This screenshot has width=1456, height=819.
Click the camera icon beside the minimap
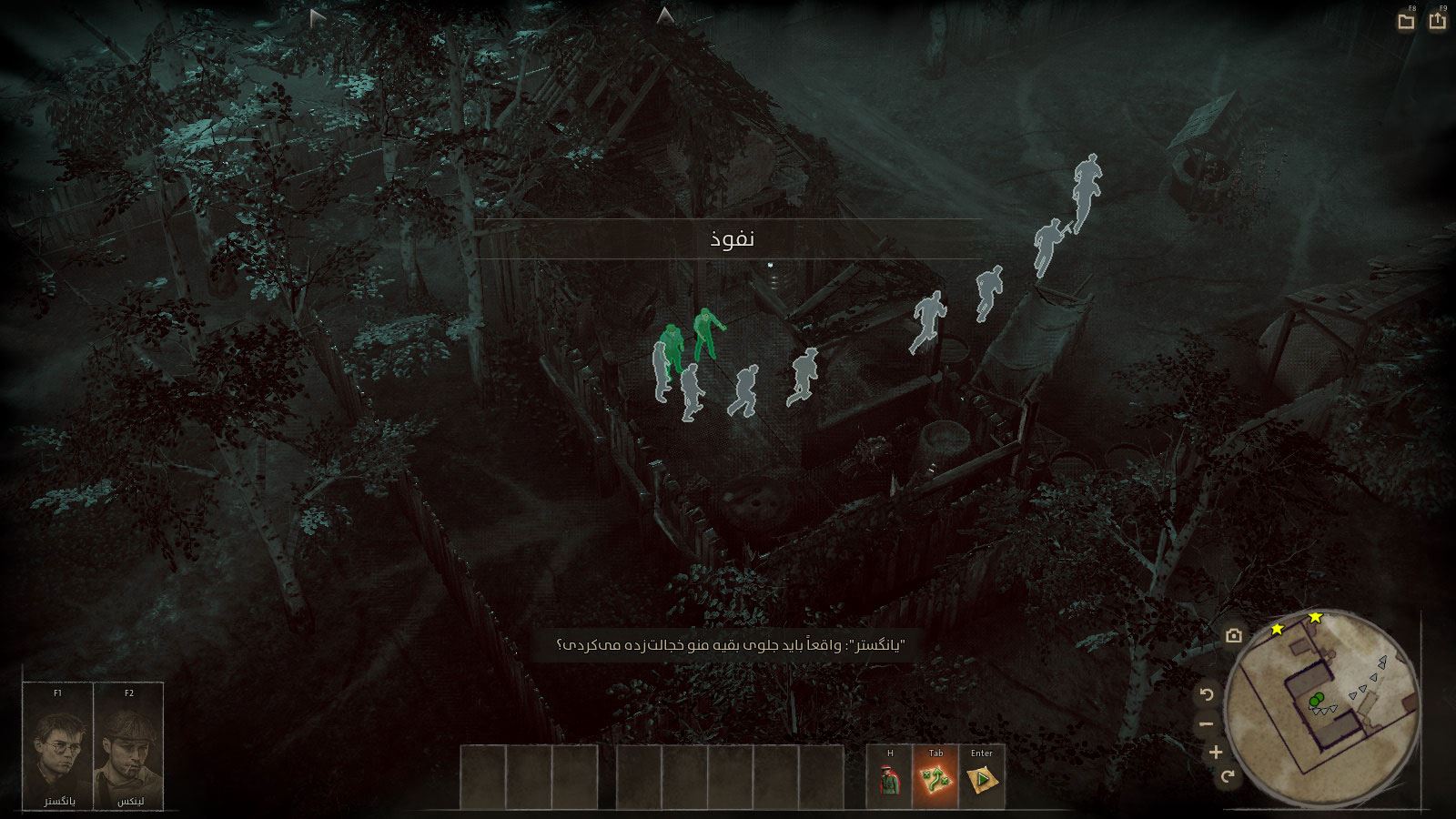[1234, 636]
